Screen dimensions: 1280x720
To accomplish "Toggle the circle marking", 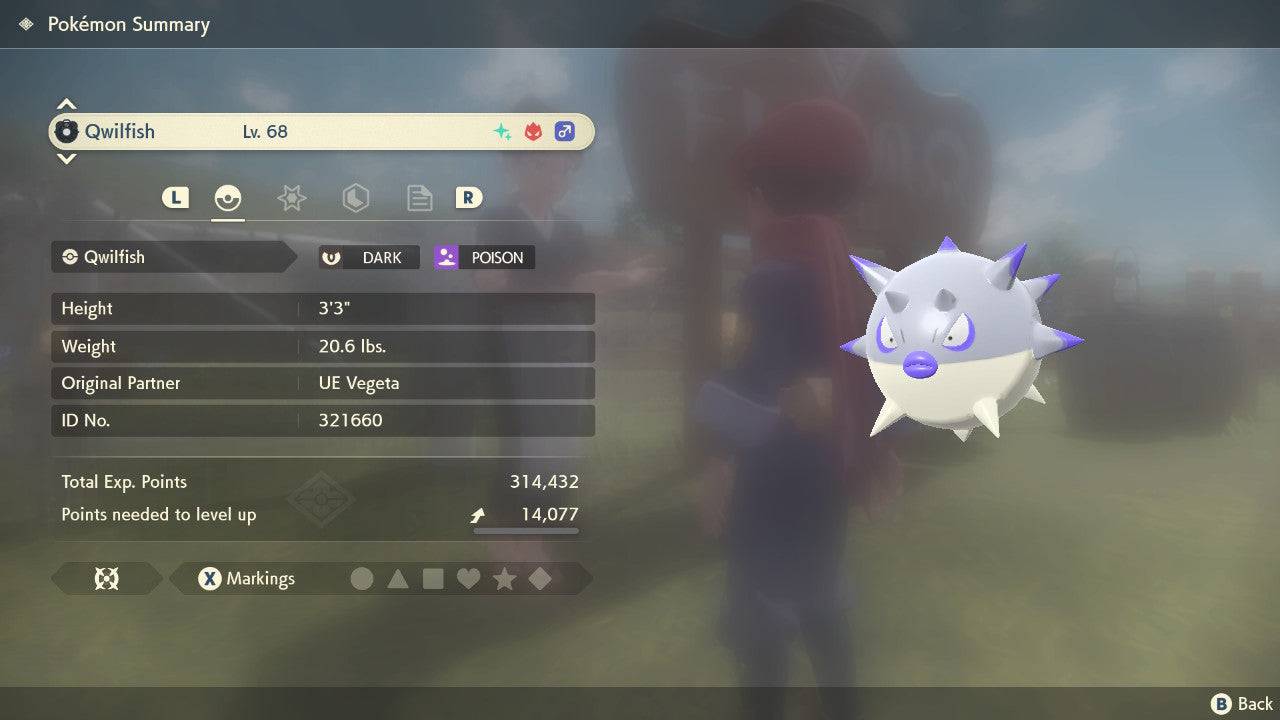I will 362,579.
